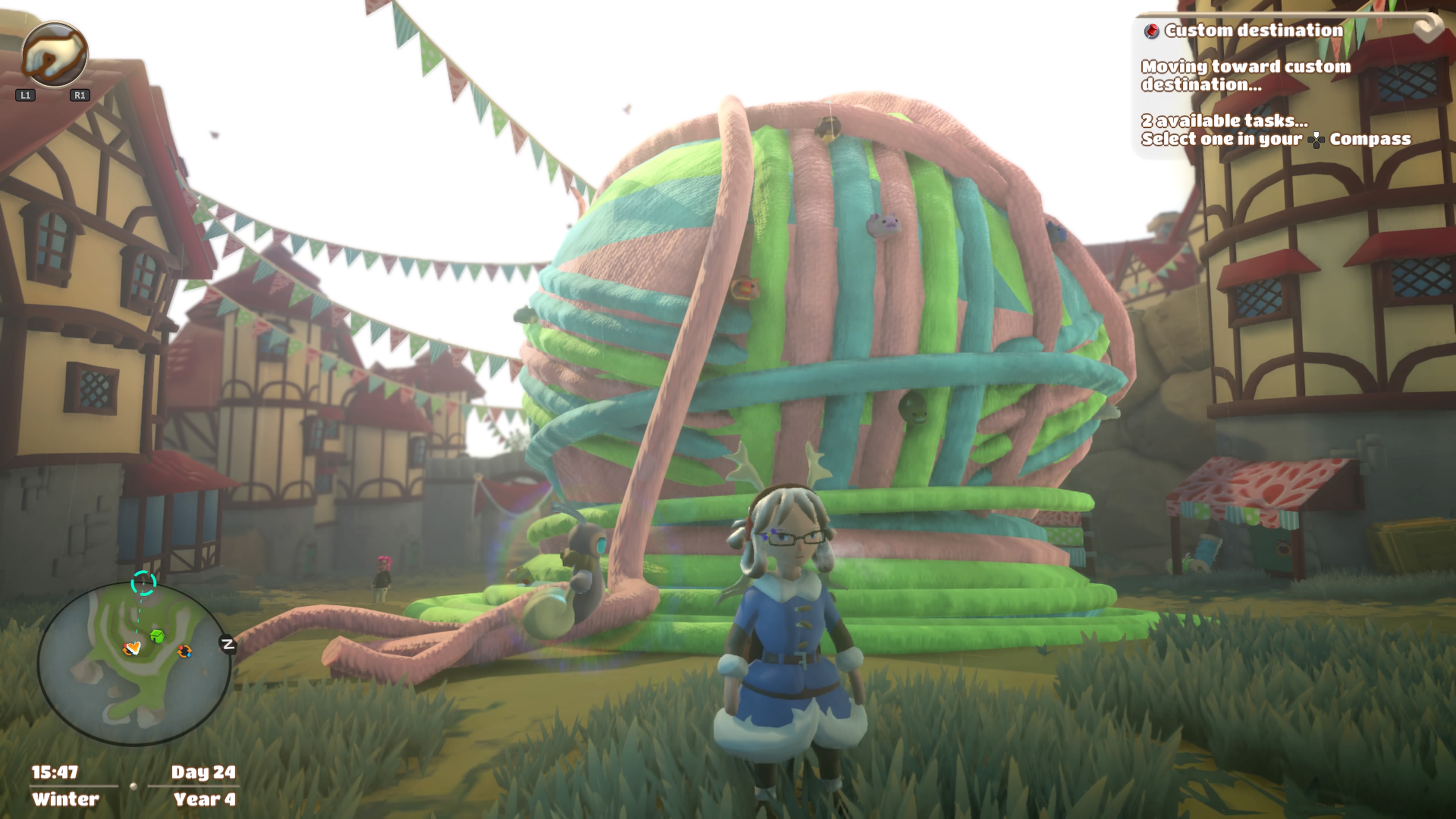Click the orange player arrow on minimap
The image size is (1456, 819).
click(132, 648)
